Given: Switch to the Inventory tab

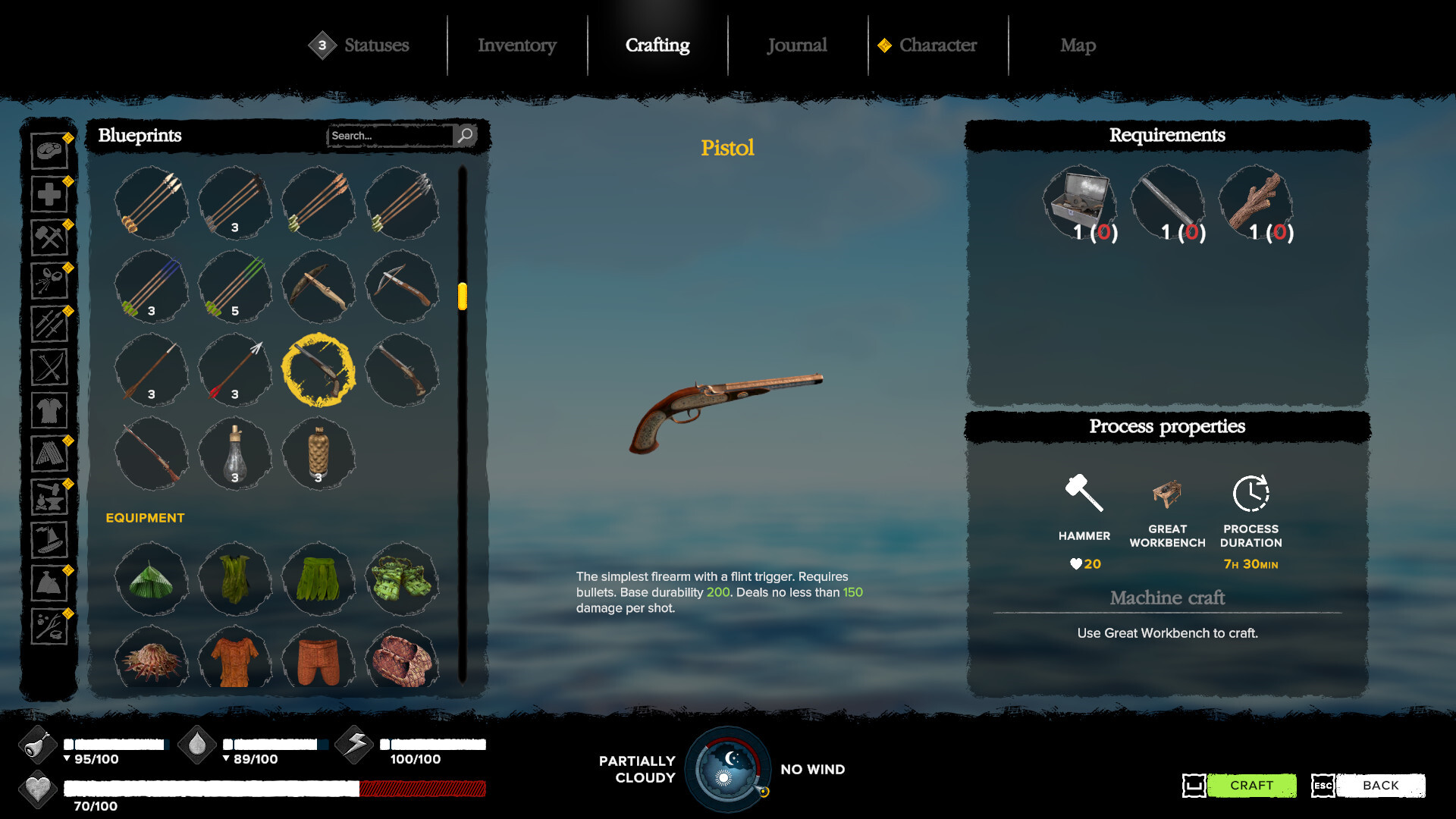Looking at the screenshot, I should tap(516, 45).
